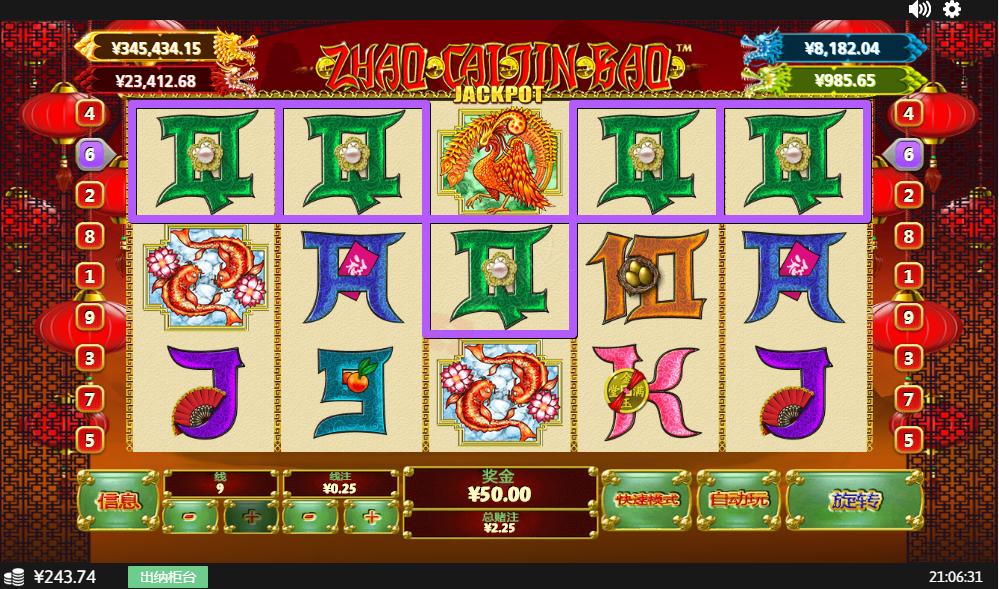
Task: Open the gear settings menu
Action: (952, 9)
